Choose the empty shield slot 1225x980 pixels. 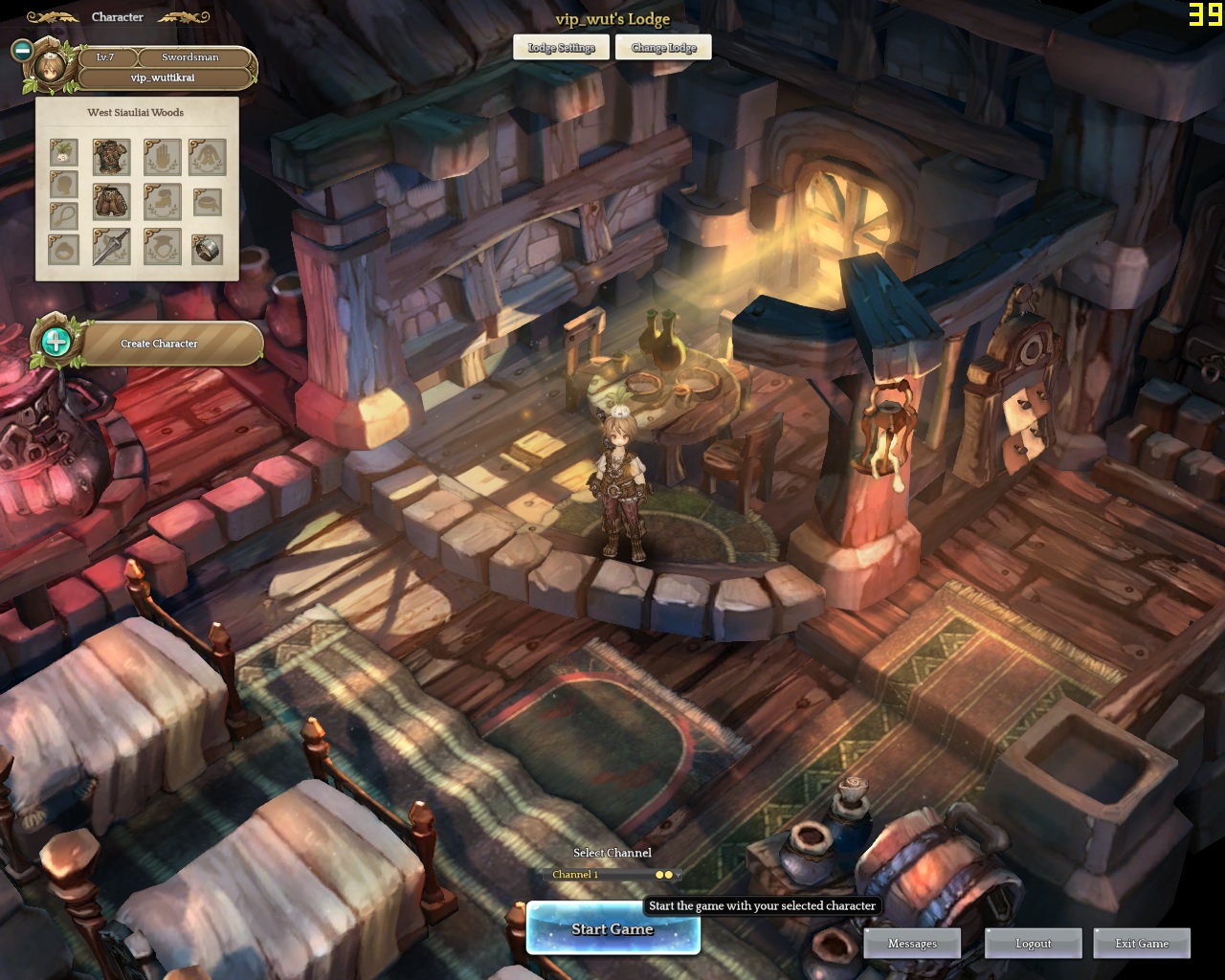pos(163,247)
